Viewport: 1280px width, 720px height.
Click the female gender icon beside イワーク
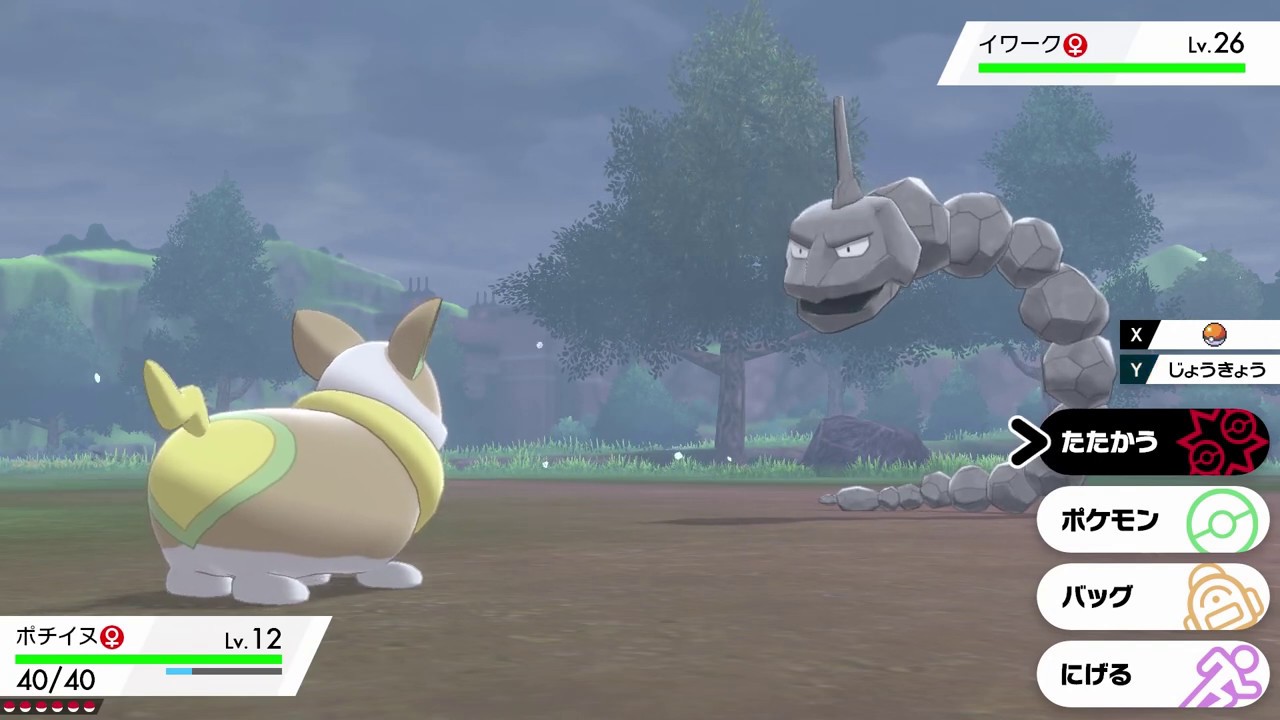[1074, 45]
